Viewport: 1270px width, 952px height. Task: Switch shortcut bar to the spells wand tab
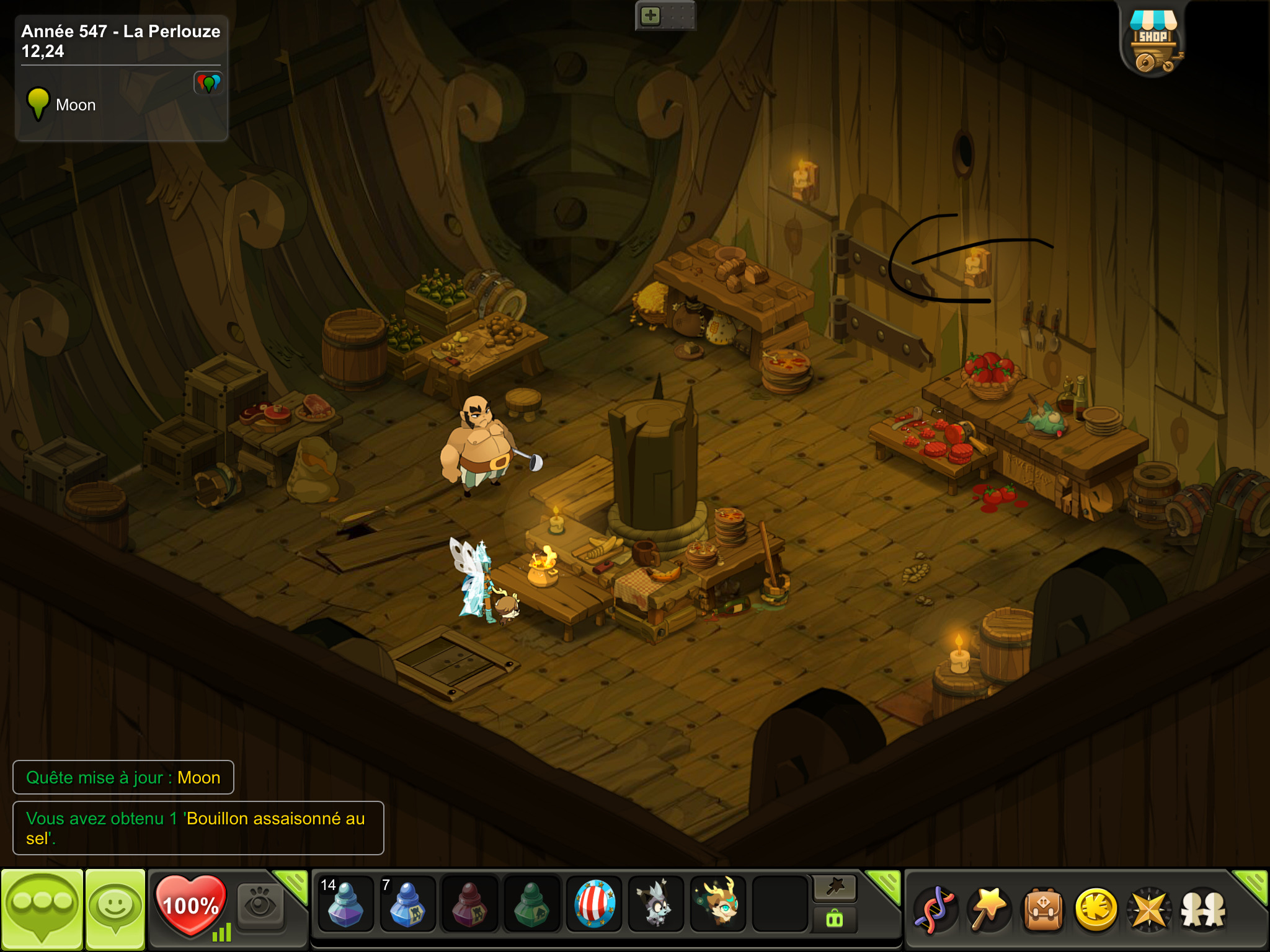tap(835, 888)
